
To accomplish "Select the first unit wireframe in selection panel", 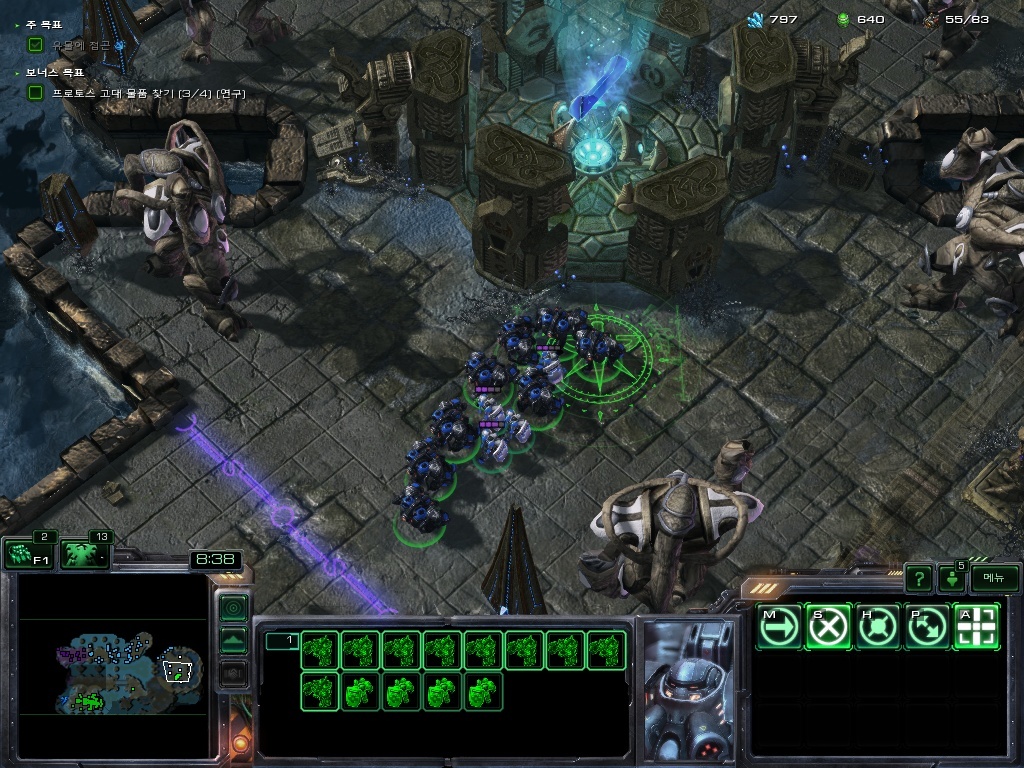I will click(319, 650).
